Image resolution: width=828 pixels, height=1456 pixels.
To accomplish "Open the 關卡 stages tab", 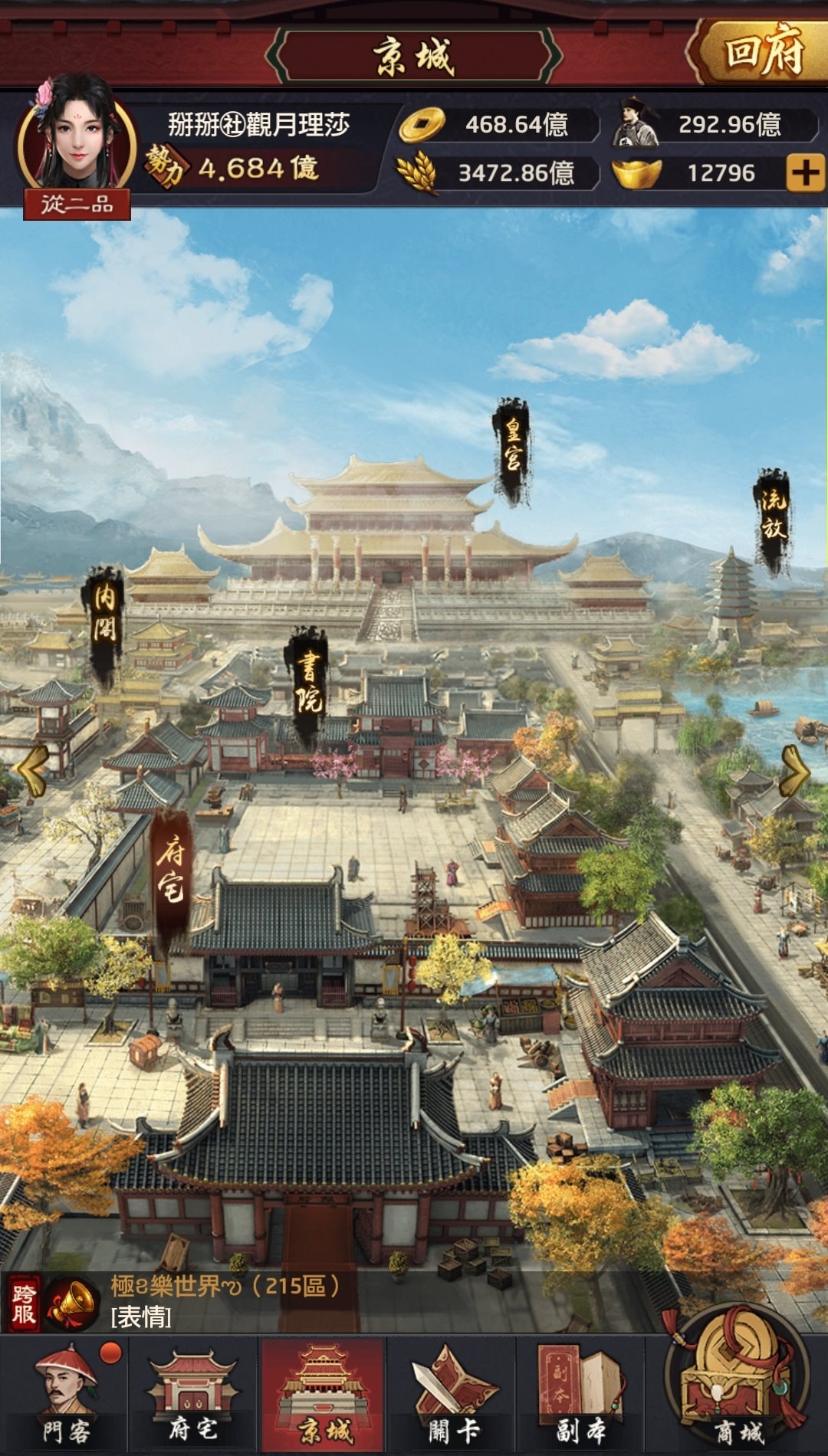I will (454, 1395).
